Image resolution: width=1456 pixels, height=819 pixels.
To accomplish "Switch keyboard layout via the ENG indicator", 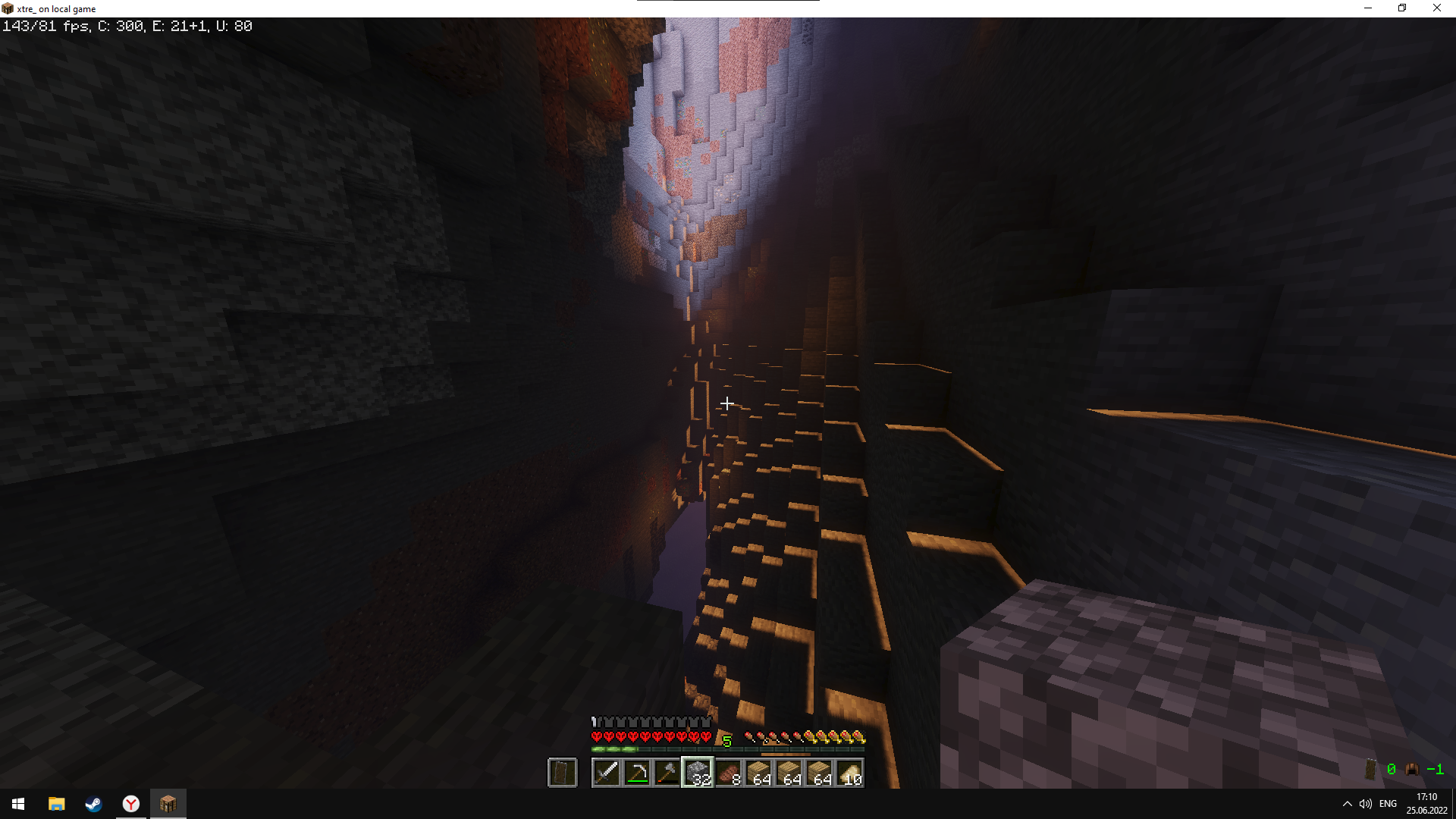I will point(1388,804).
